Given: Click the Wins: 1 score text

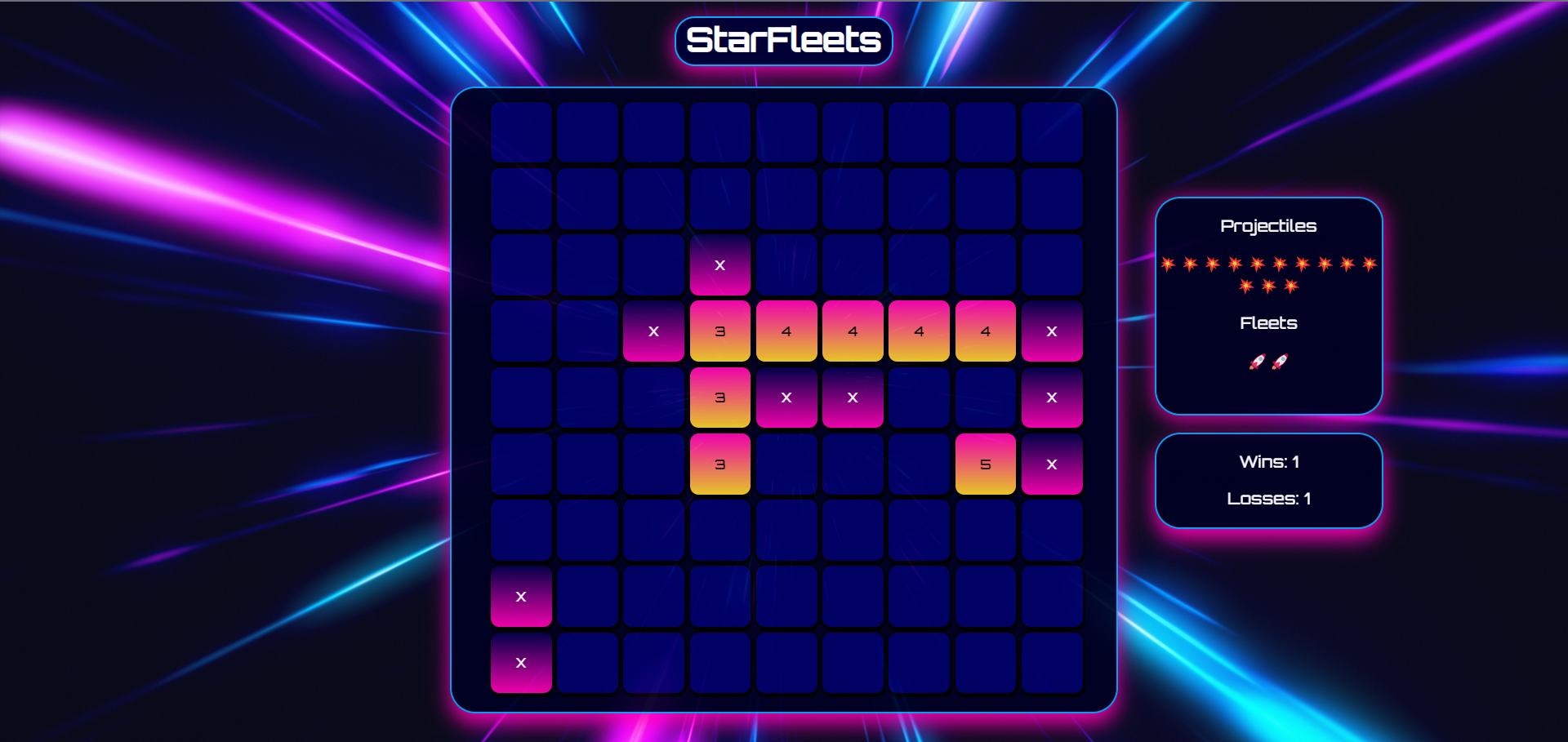Looking at the screenshot, I should pyautogui.click(x=1268, y=461).
